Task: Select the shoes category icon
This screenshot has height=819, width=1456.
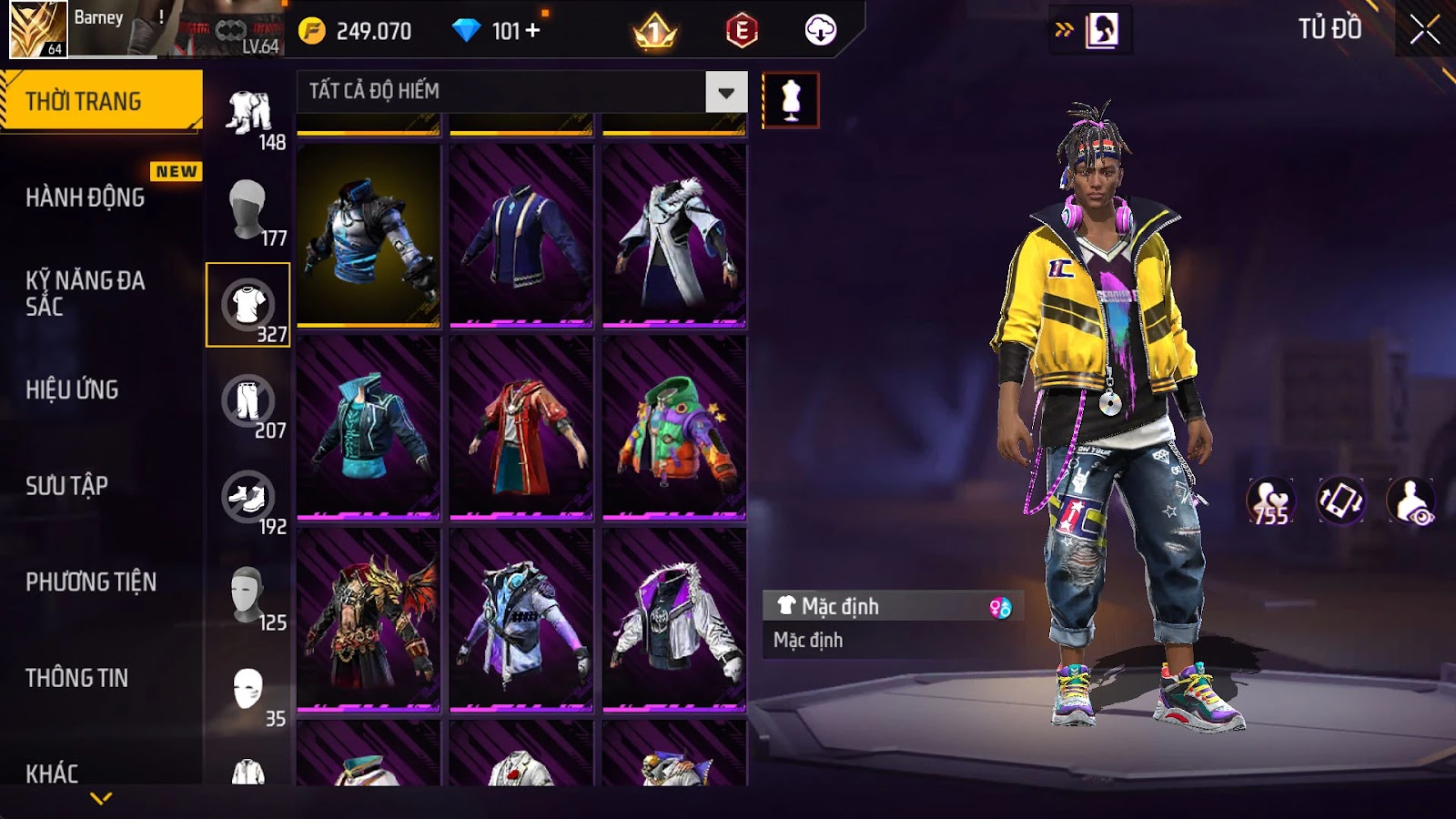Action: [248, 498]
